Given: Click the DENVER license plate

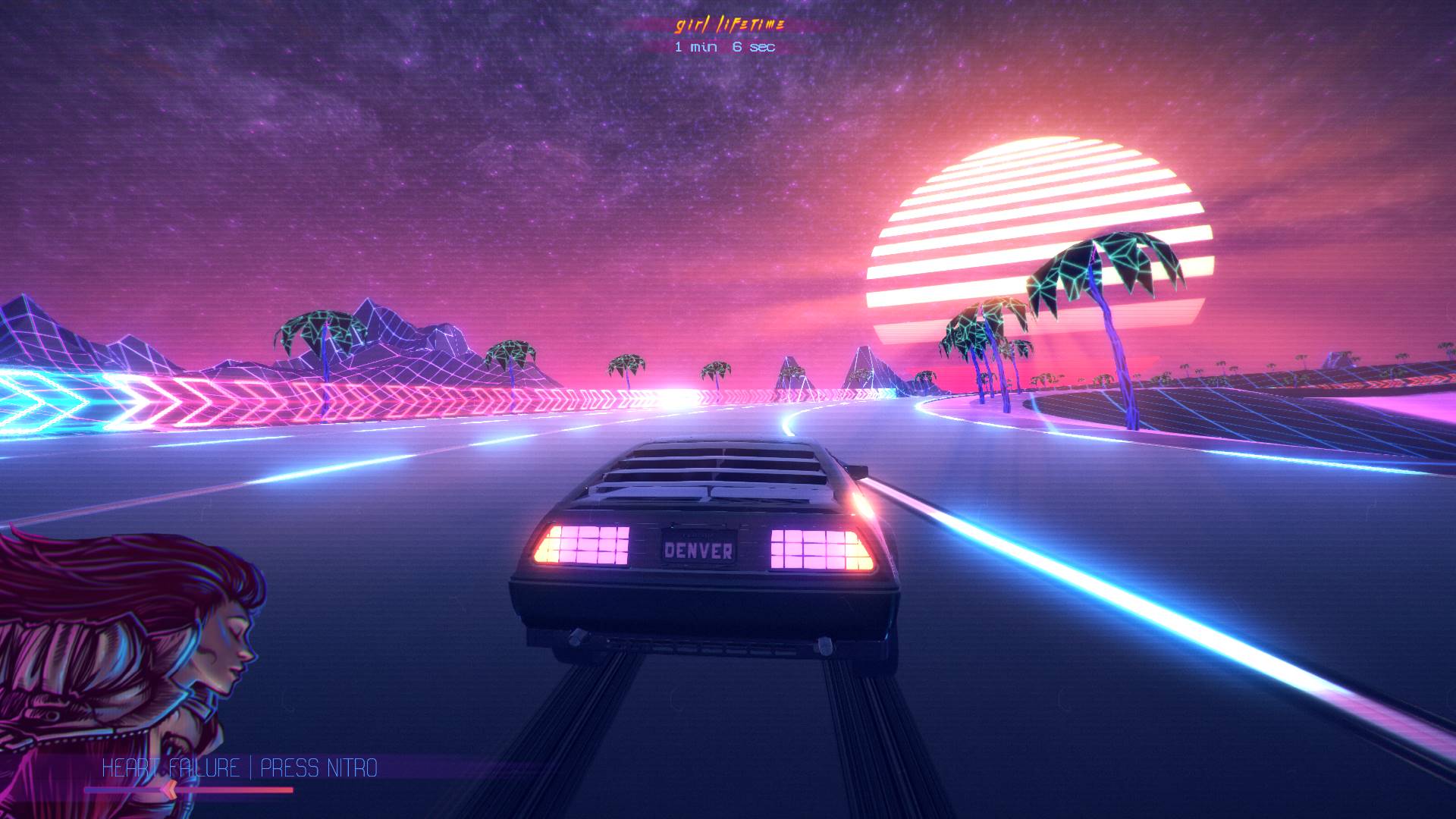Looking at the screenshot, I should tap(698, 548).
